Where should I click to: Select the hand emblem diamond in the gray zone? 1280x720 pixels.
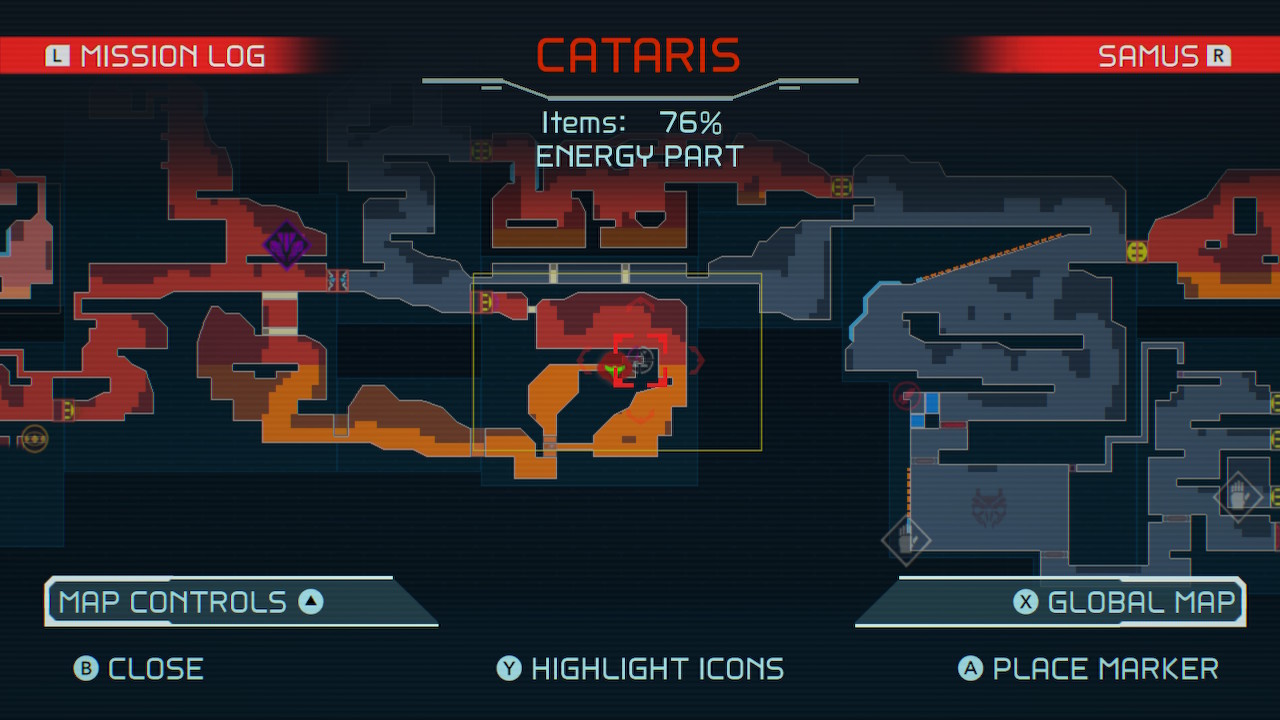point(907,540)
